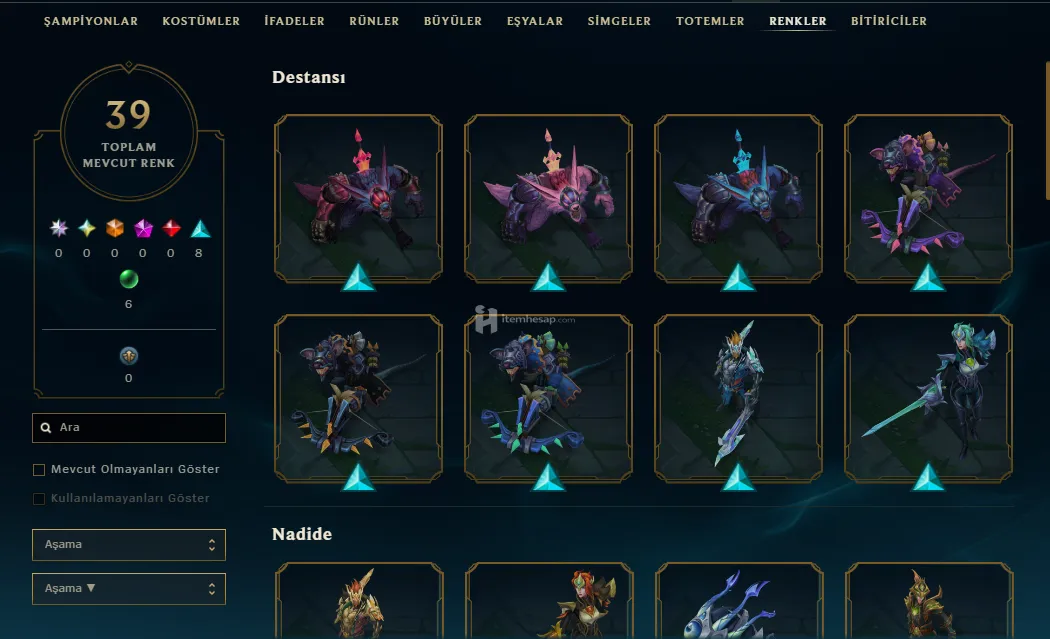Choose the pink beast chroma thumbnail
The width and height of the screenshot is (1050, 639).
tap(548, 198)
